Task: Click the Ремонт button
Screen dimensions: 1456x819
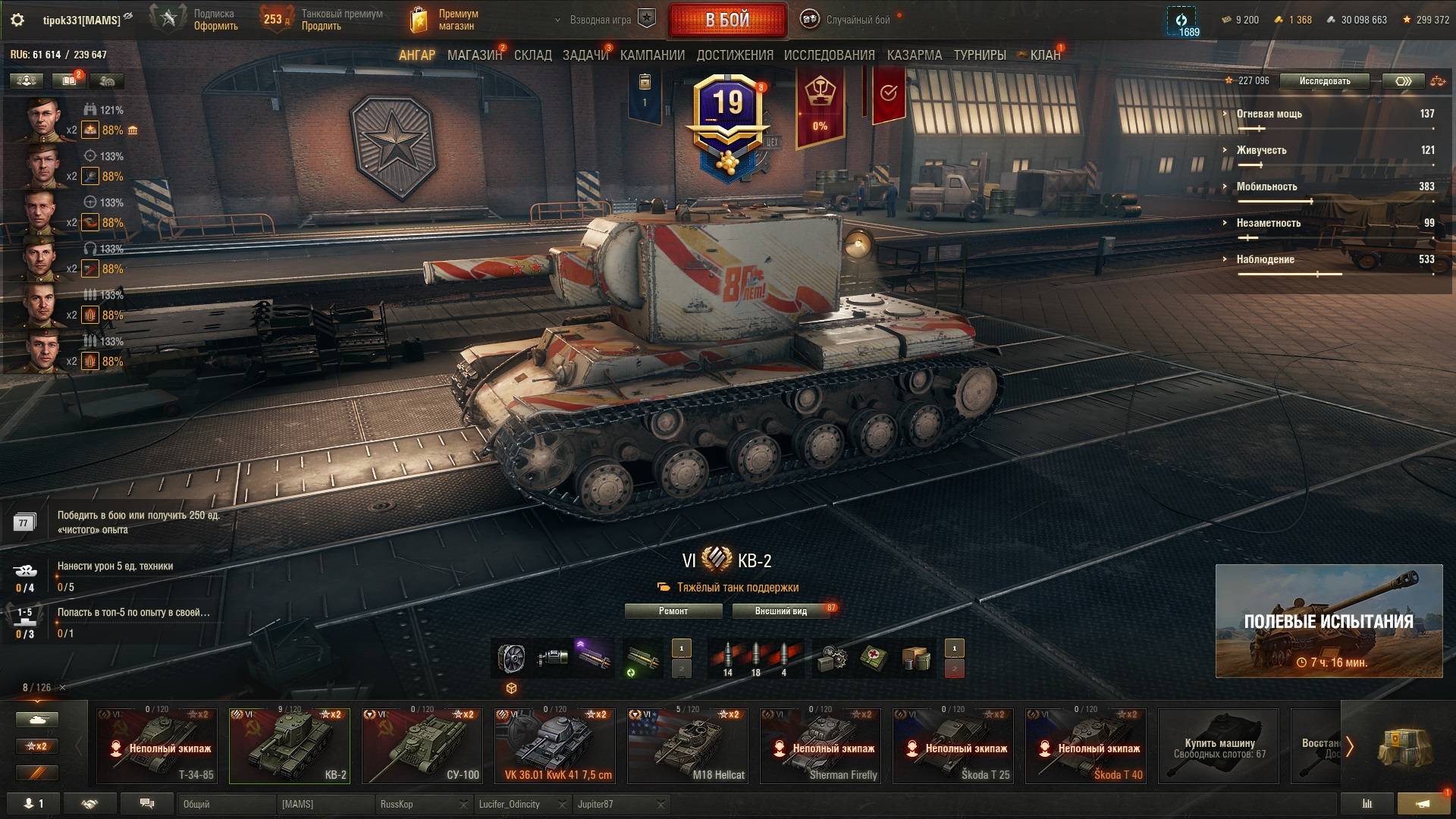Action: tap(673, 611)
